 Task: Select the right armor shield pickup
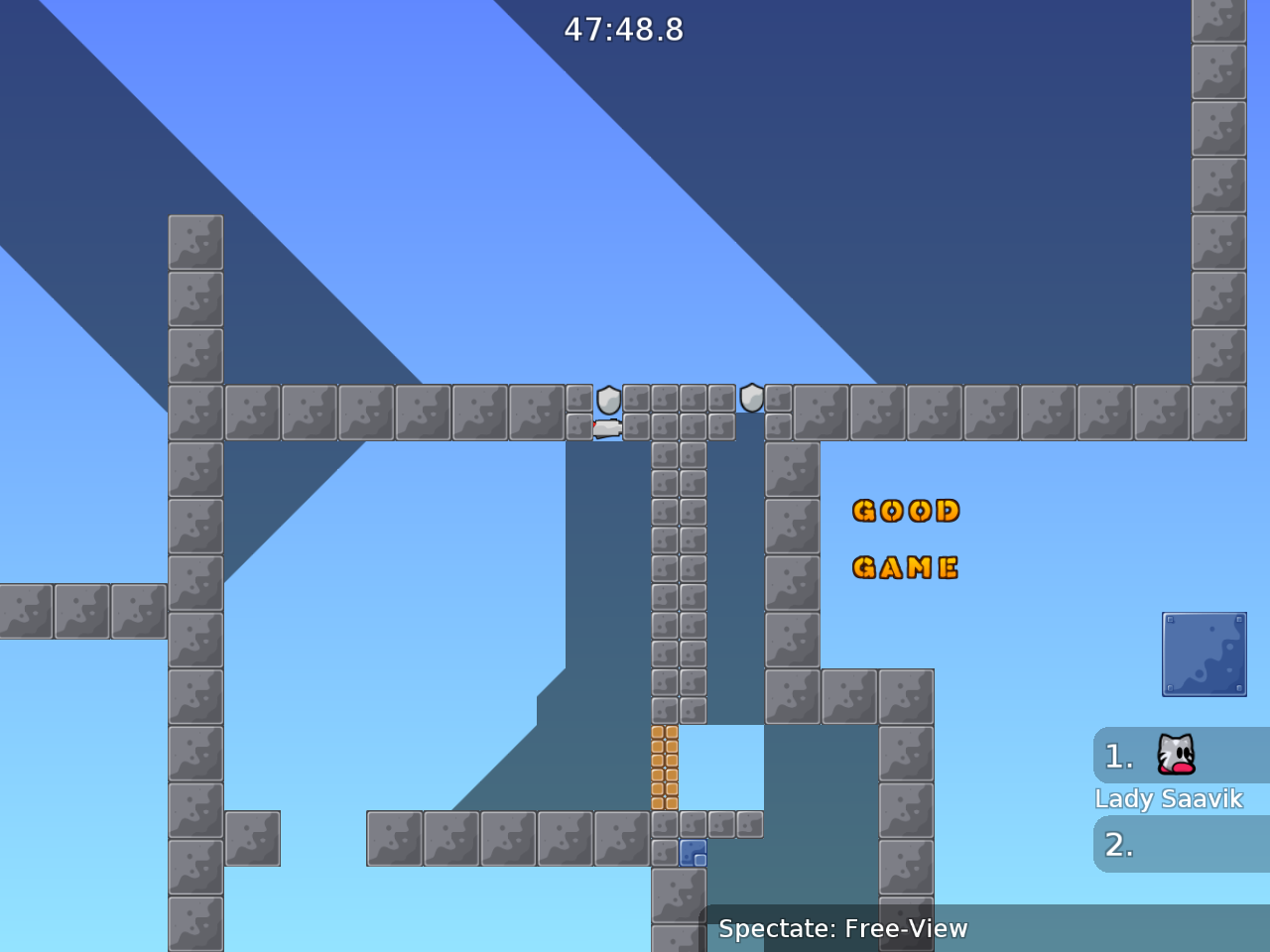coord(751,399)
